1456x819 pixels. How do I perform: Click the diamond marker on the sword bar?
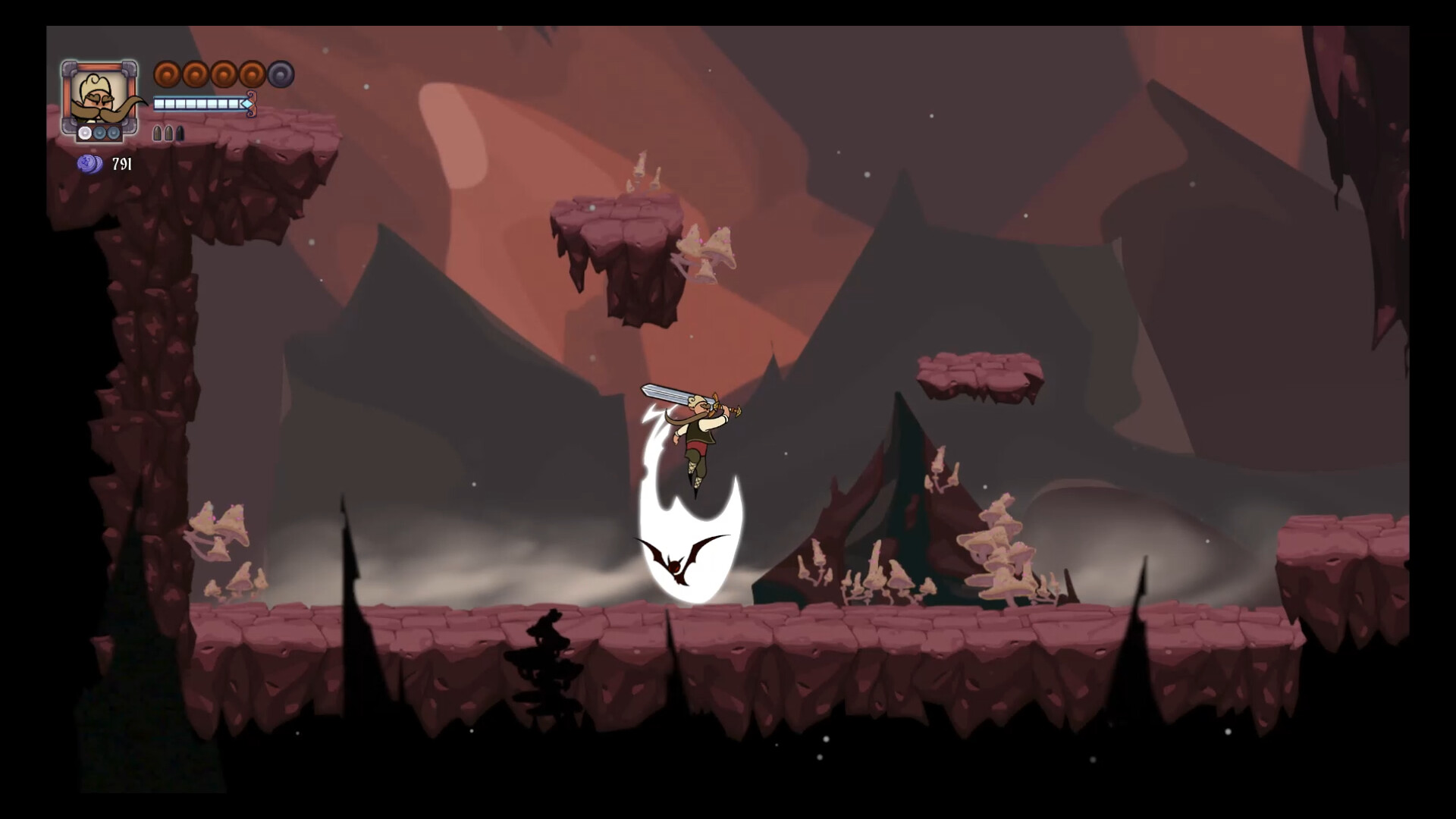[247, 103]
